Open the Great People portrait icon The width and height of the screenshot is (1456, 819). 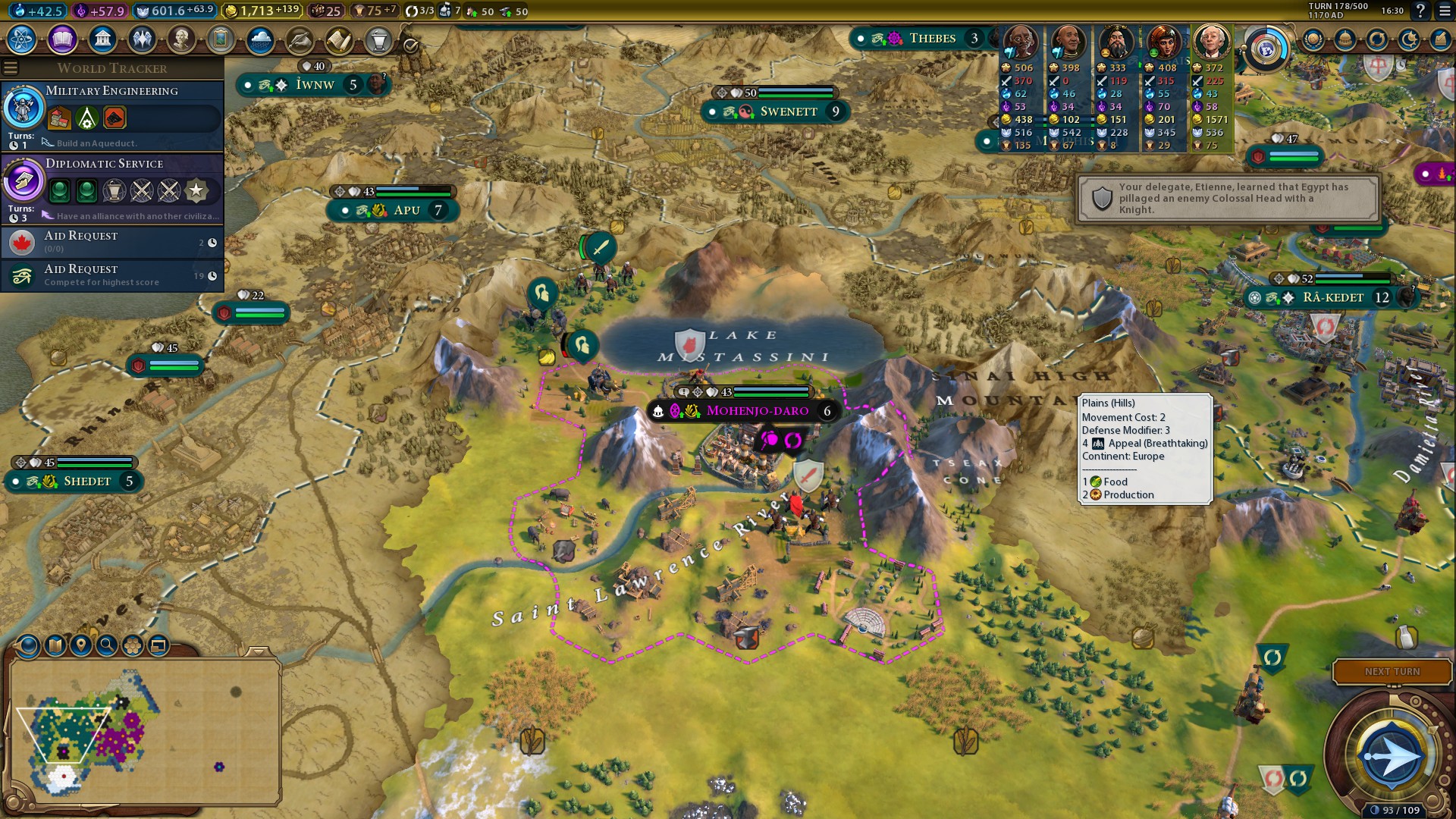pos(181,39)
